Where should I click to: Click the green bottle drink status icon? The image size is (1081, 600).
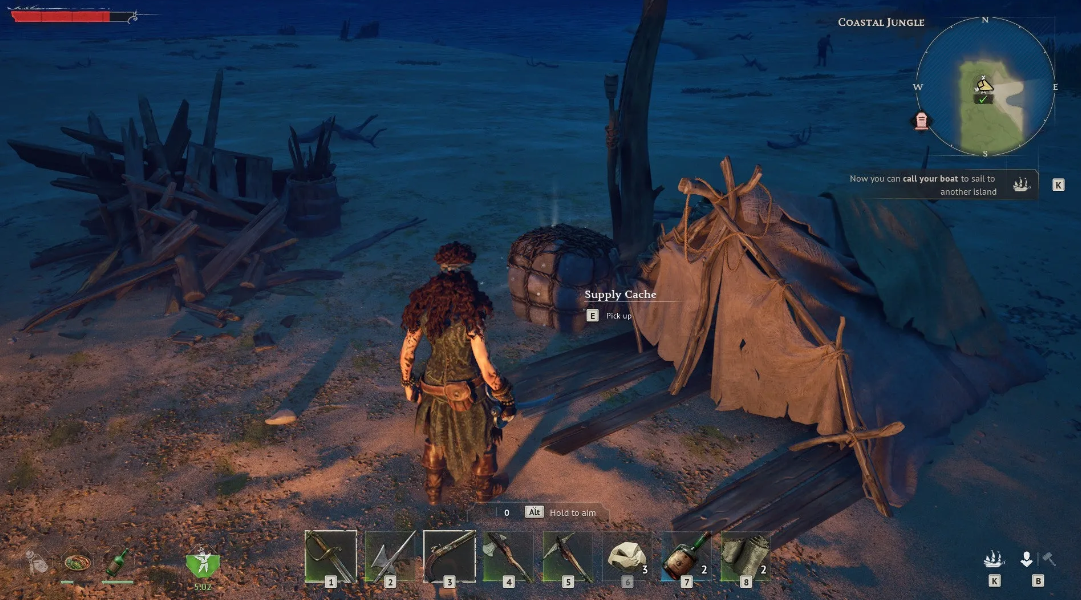point(117,560)
